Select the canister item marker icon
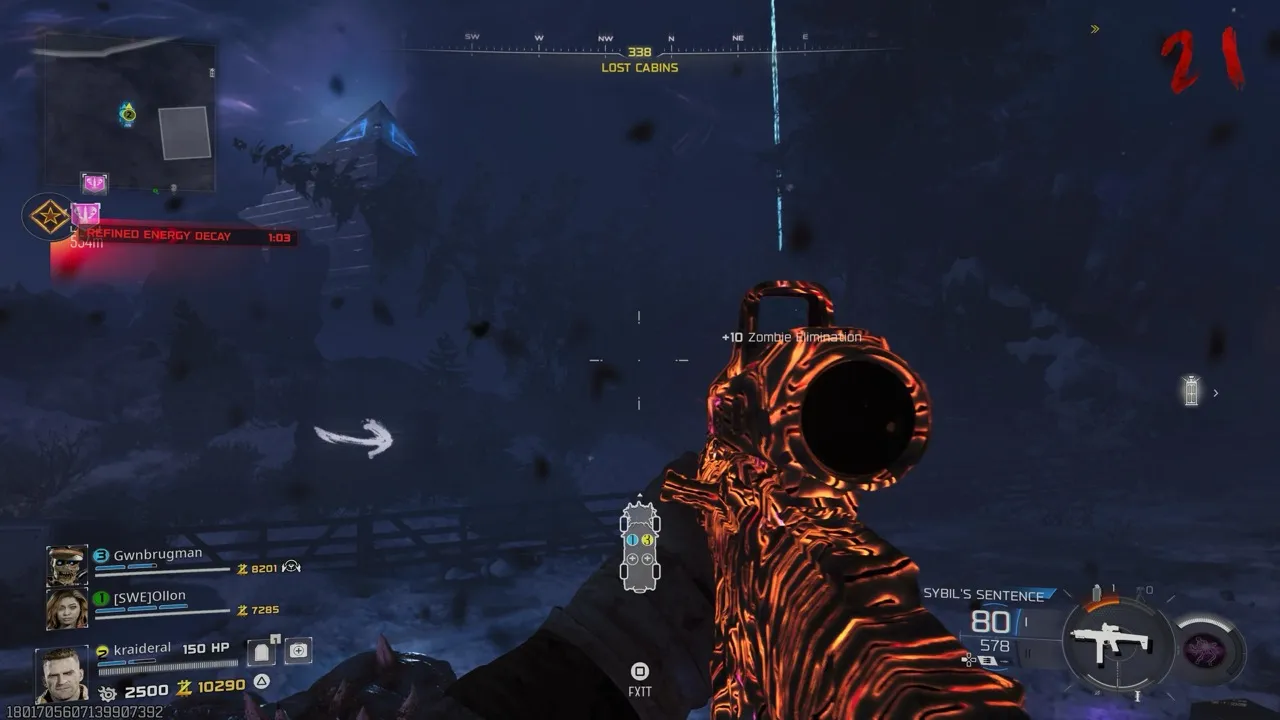Image resolution: width=1280 pixels, height=720 pixels. pos(1190,391)
